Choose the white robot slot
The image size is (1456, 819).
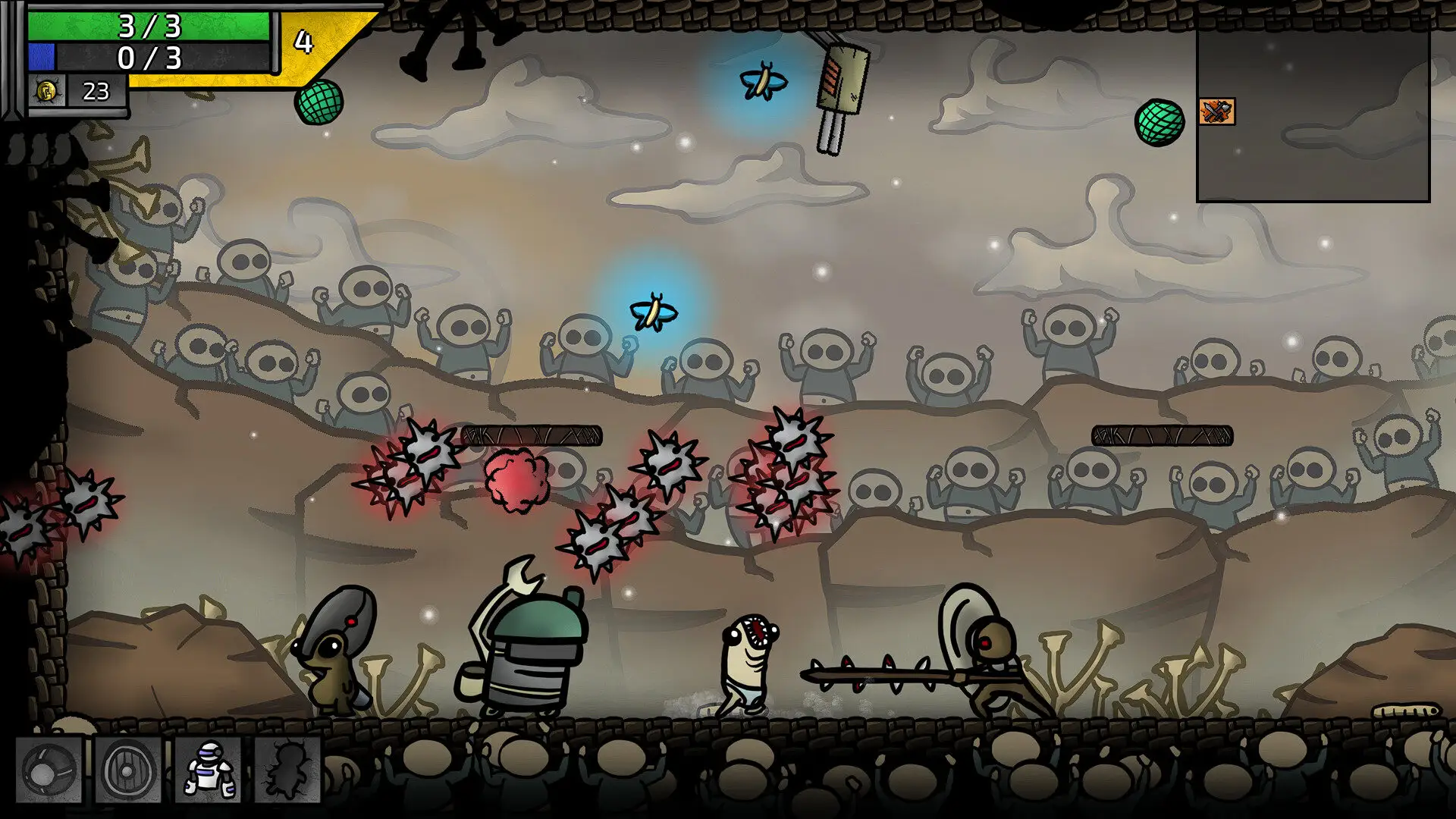tap(208, 770)
